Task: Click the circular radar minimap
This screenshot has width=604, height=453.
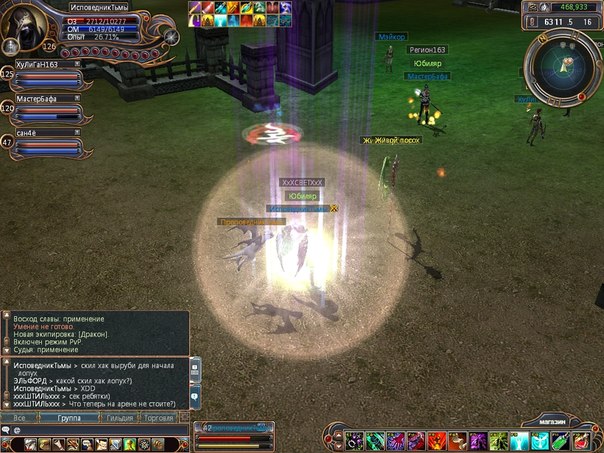Action: pyautogui.click(x=562, y=66)
